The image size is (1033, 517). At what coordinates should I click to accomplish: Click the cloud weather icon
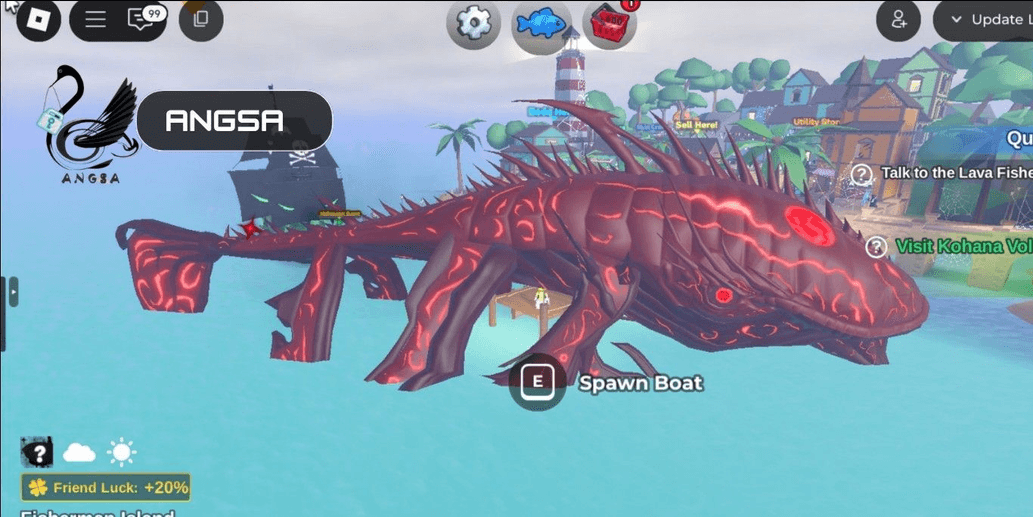tap(80, 453)
